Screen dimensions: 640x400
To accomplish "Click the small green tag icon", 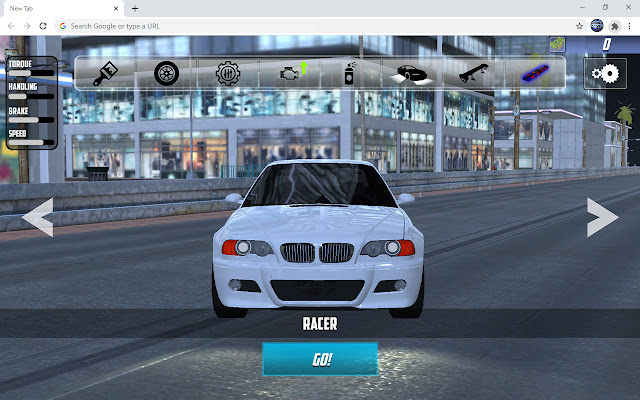I will 557,44.
